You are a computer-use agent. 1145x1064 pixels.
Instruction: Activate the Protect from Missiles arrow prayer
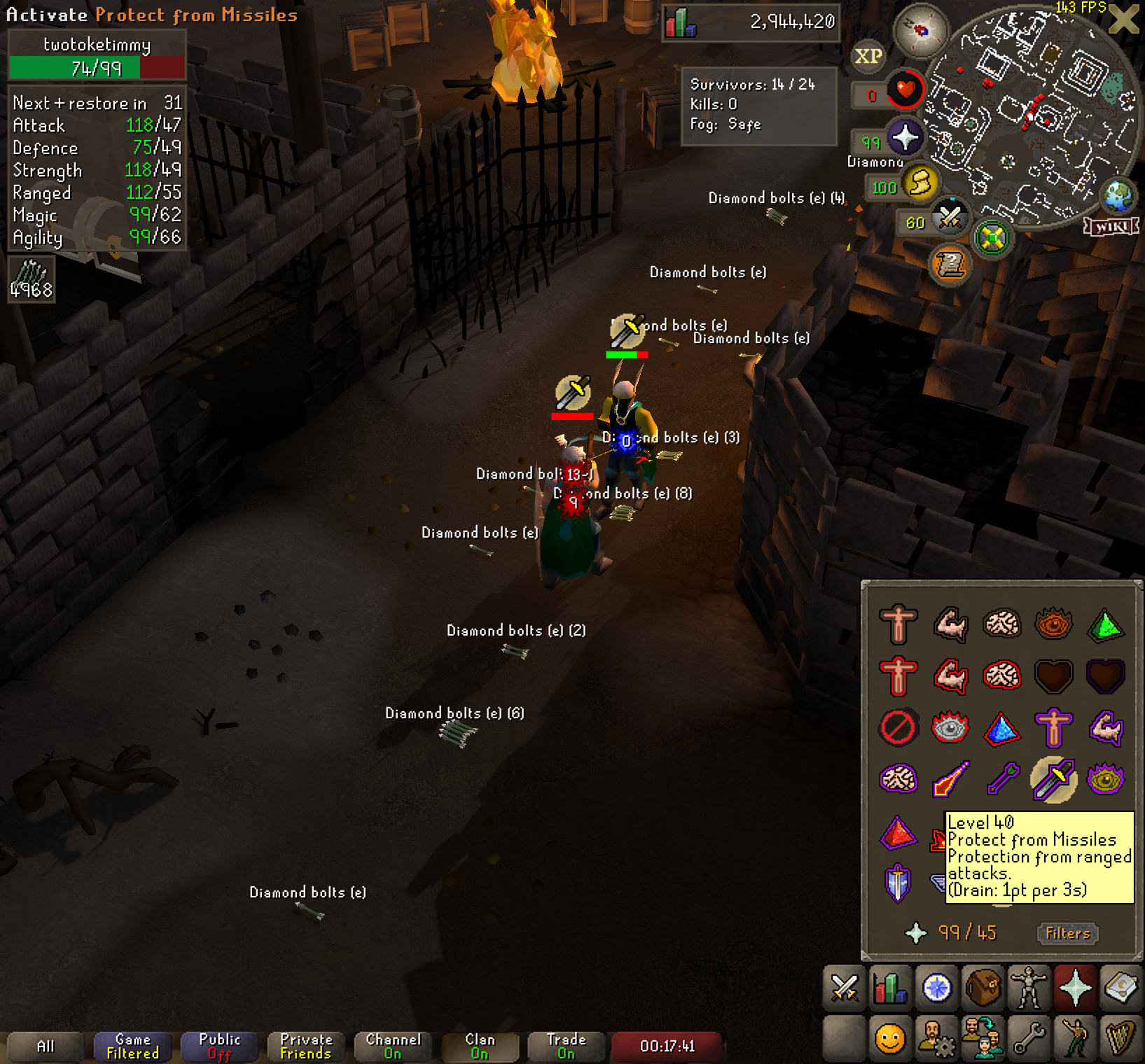point(1002,779)
